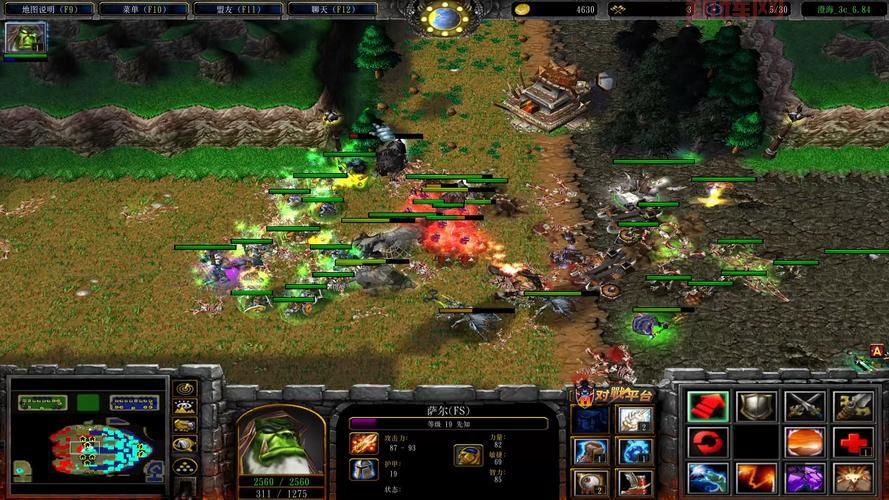Click the red circular arrows command
The width and height of the screenshot is (889, 500).
(706, 441)
